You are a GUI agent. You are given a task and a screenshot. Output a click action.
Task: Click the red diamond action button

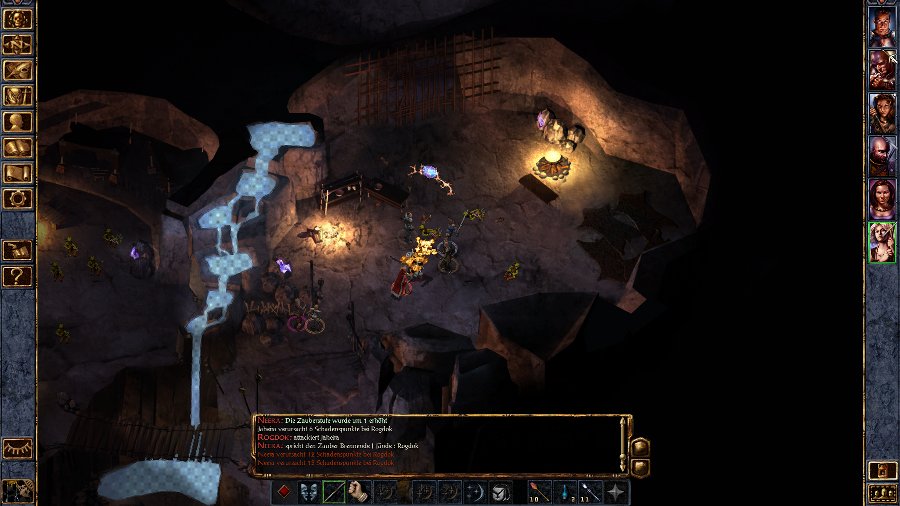click(284, 491)
